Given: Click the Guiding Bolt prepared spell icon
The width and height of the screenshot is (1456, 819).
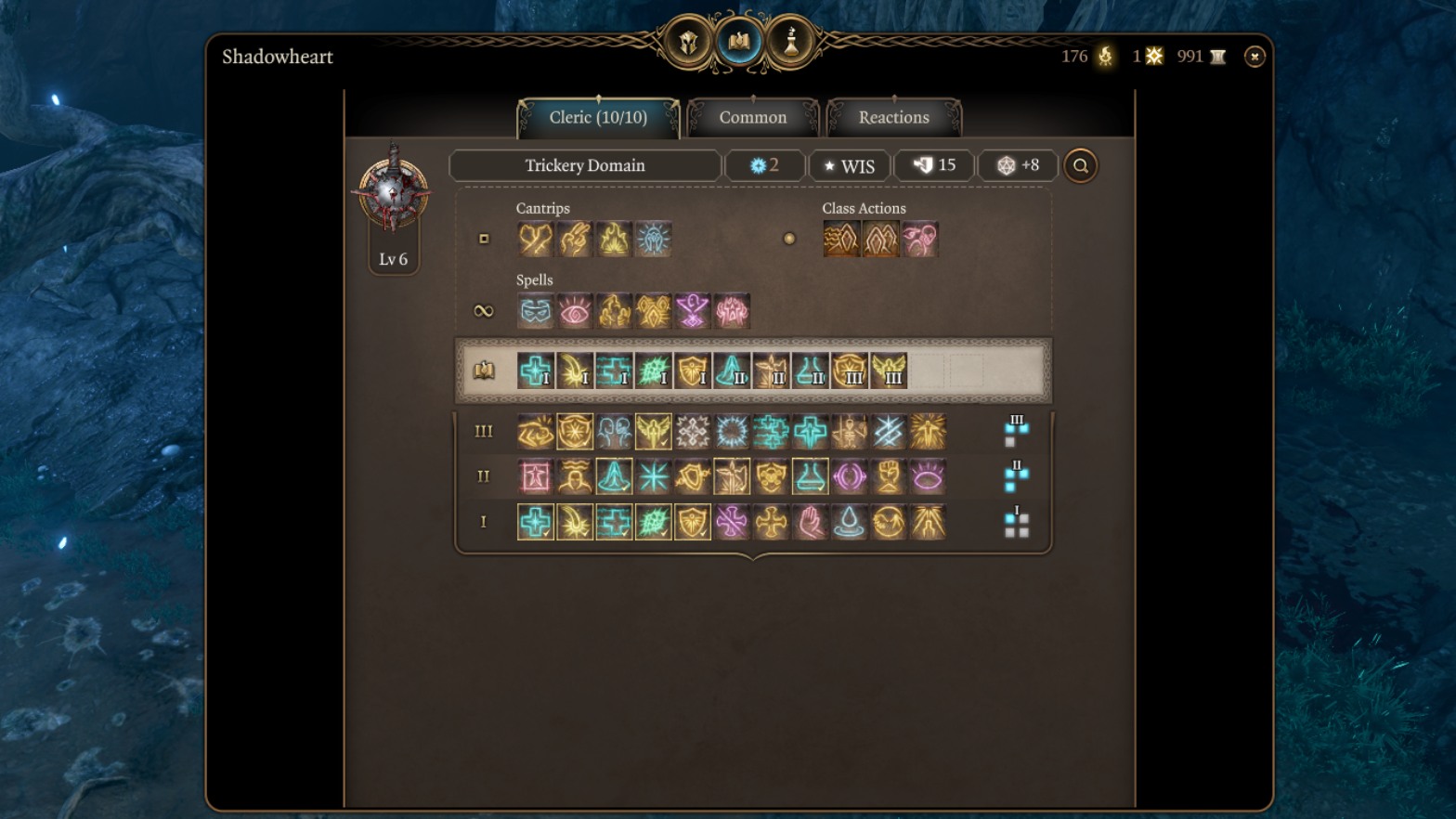Looking at the screenshot, I should click(x=573, y=371).
